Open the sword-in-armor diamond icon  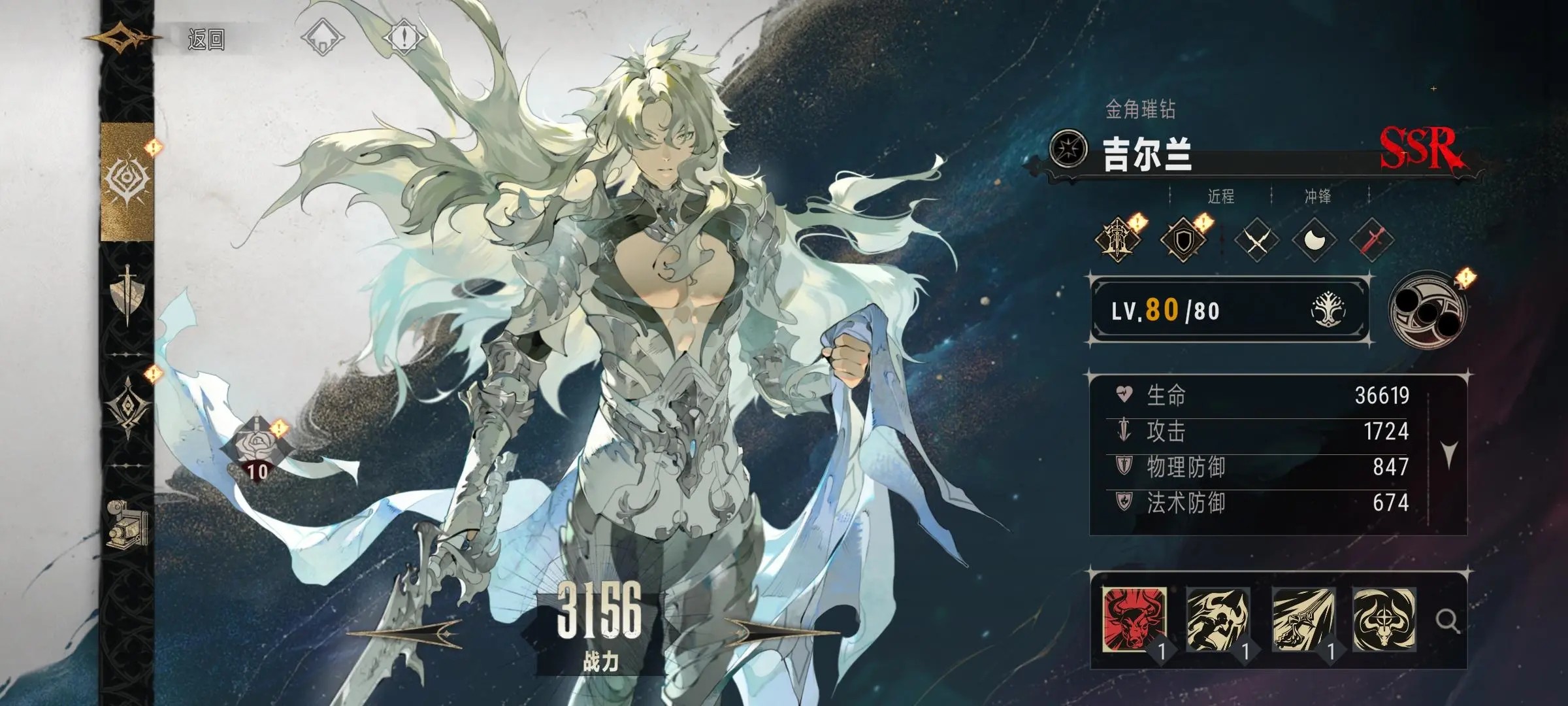[x=1118, y=240]
